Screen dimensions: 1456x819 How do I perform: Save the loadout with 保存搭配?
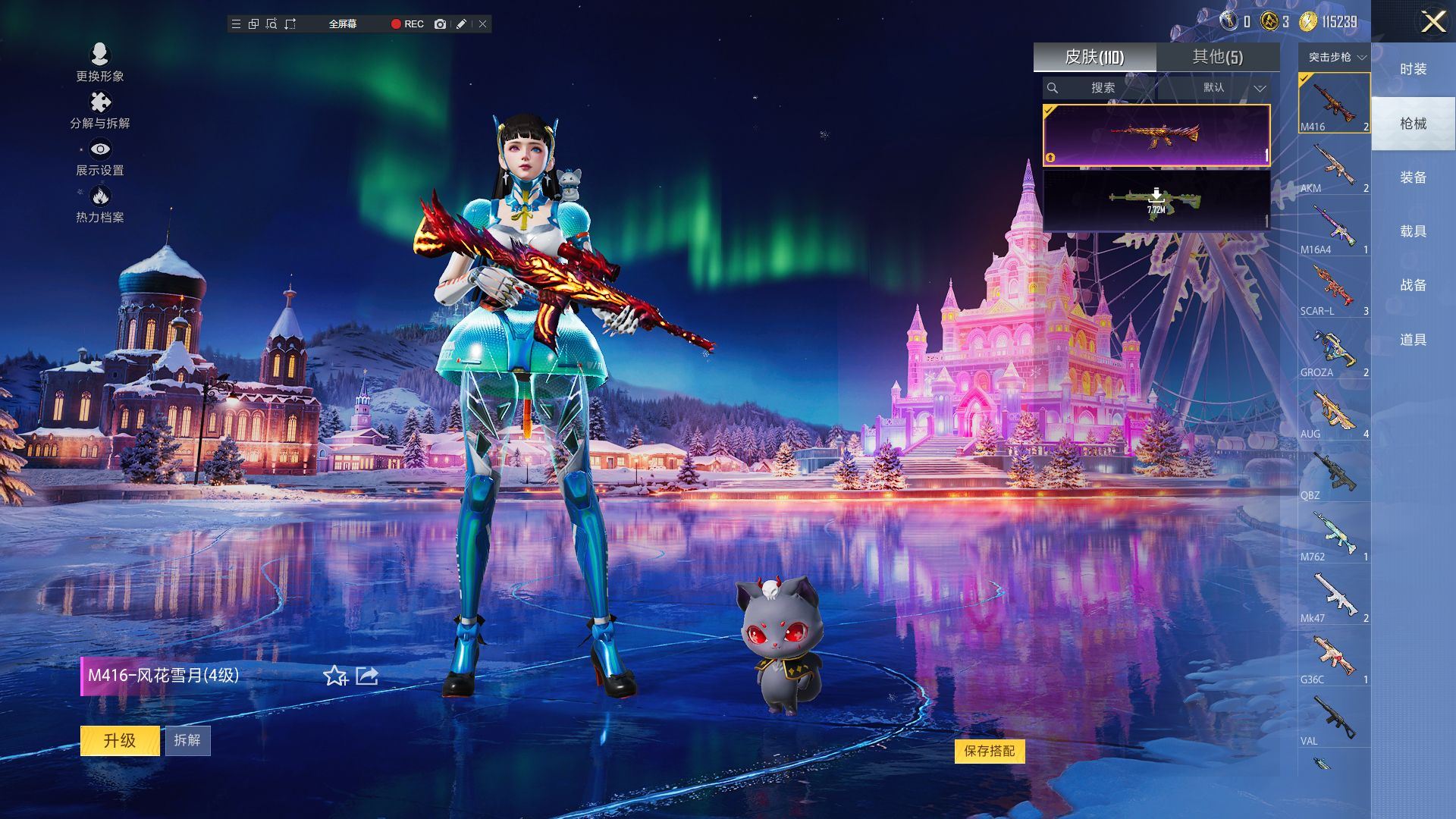[x=989, y=751]
